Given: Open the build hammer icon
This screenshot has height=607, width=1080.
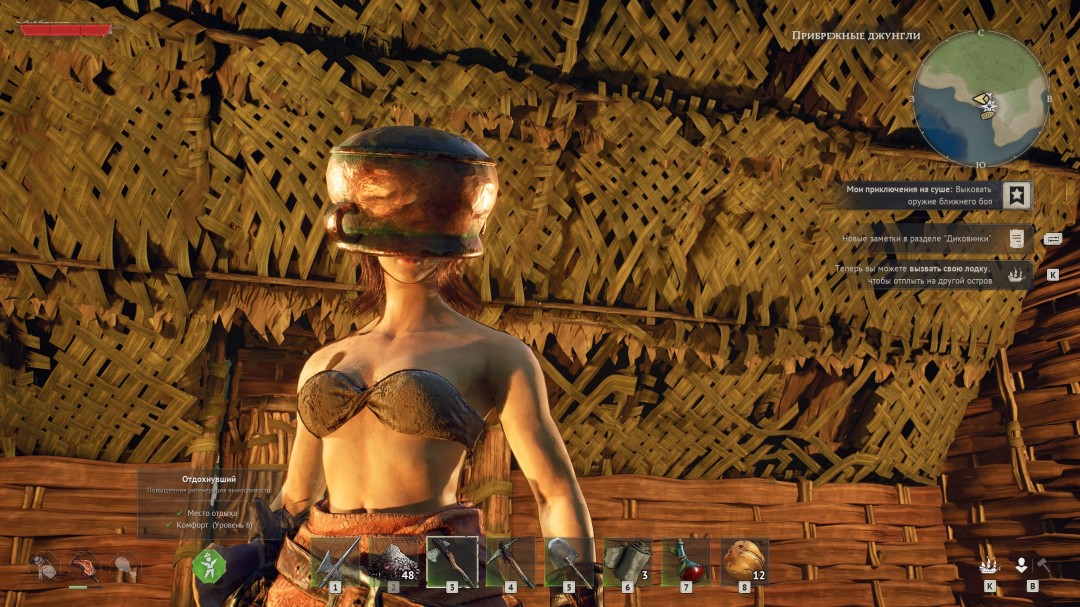Looking at the screenshot, I should [1042, 566].
